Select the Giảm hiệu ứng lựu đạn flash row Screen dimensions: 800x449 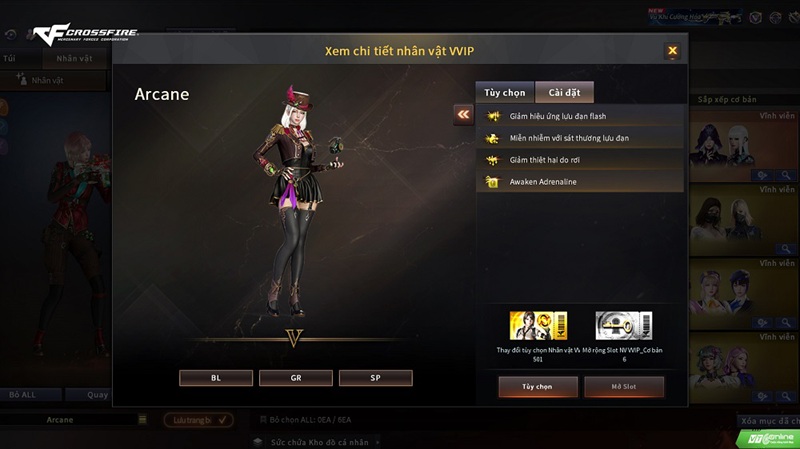pos(580,116)
